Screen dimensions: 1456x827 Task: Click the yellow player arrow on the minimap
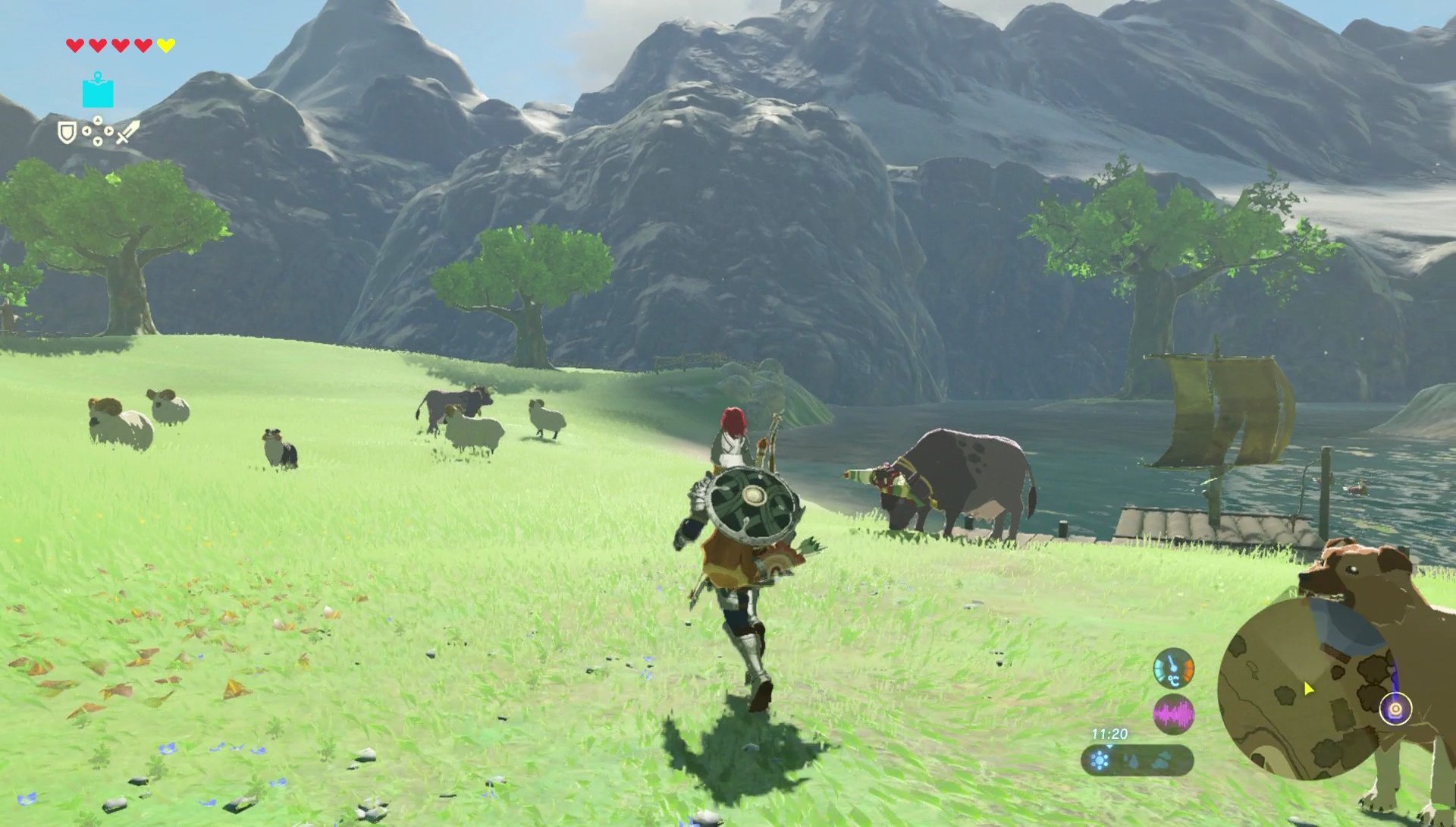[x=1308, y=687]
